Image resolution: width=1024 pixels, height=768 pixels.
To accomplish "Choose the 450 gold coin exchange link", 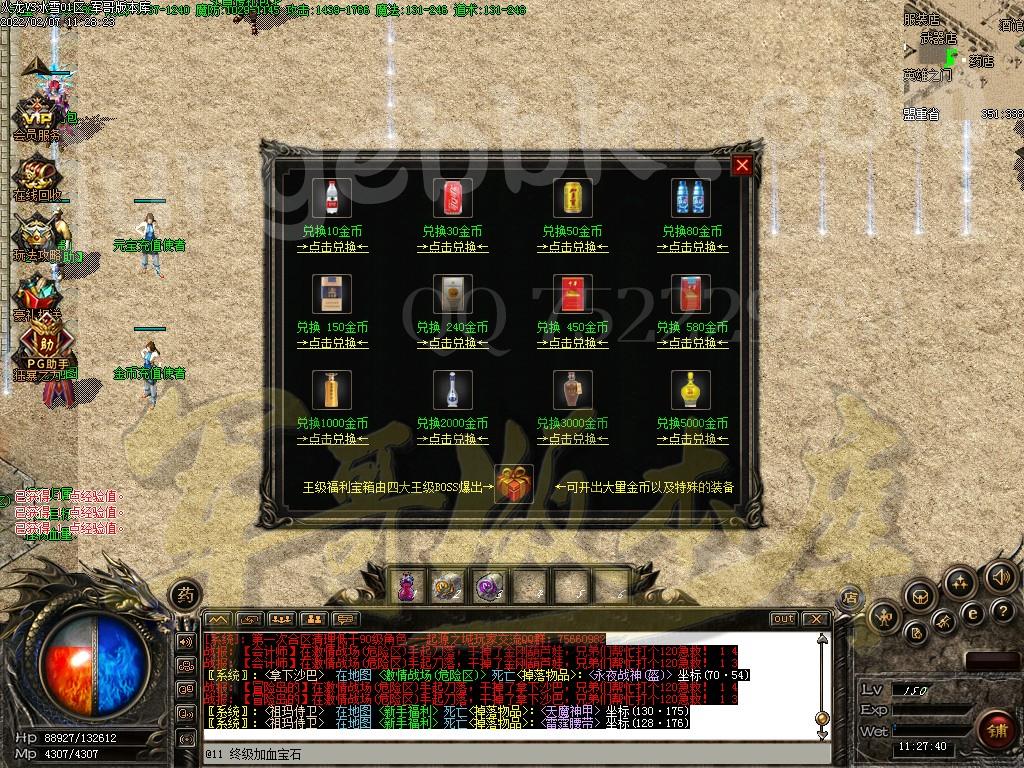I will [x=572, y=343].
